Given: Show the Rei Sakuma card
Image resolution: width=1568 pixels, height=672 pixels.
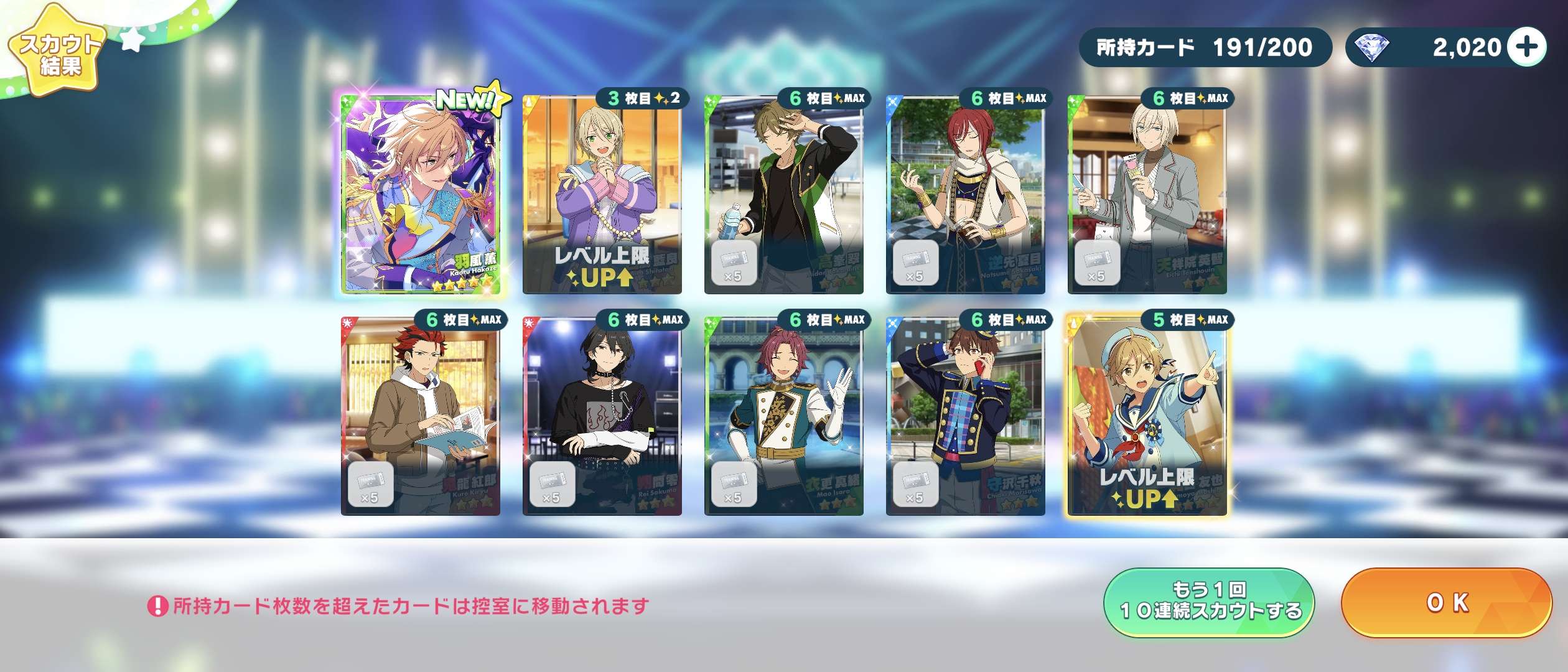Looking at the screenshot, I should click(x=602, y=416).
